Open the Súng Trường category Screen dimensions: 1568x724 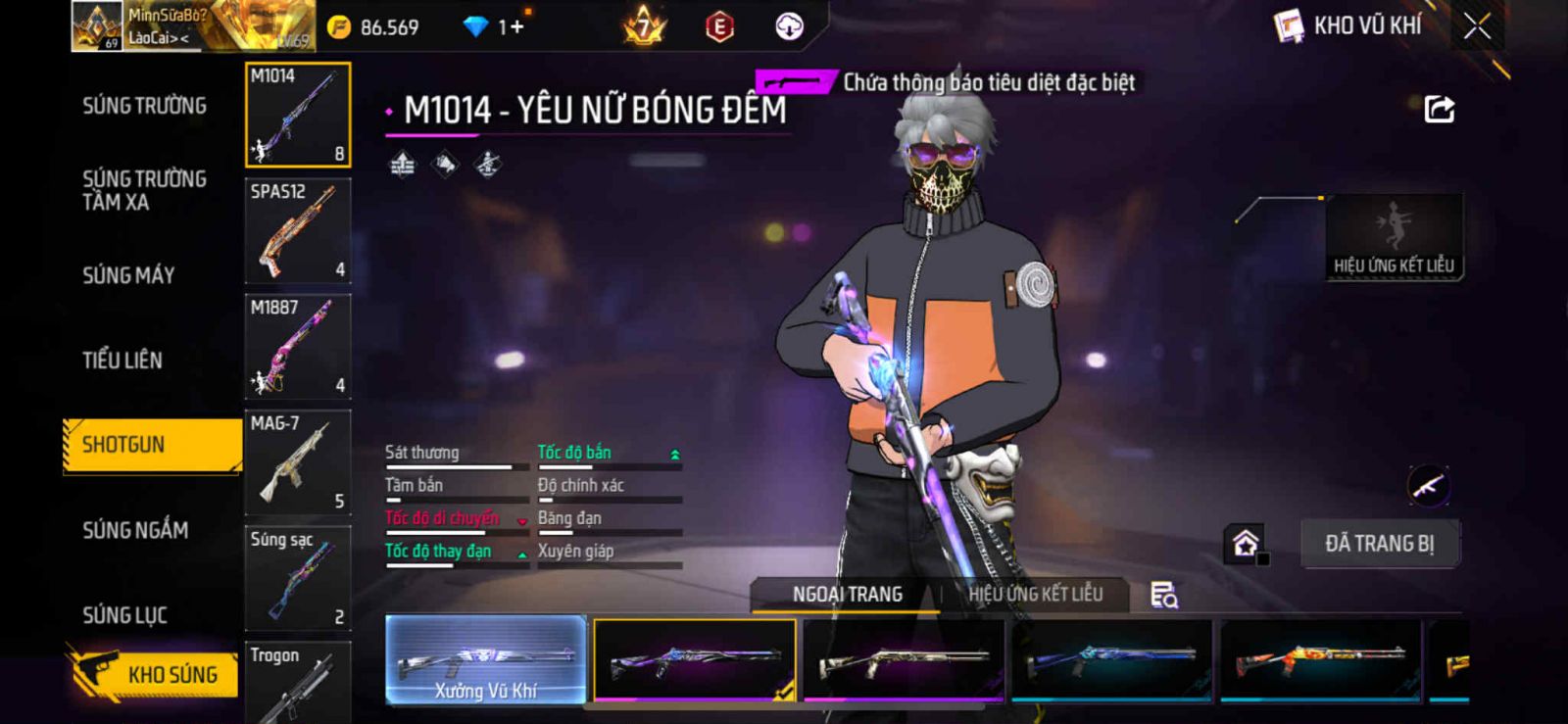pos(144,106)
